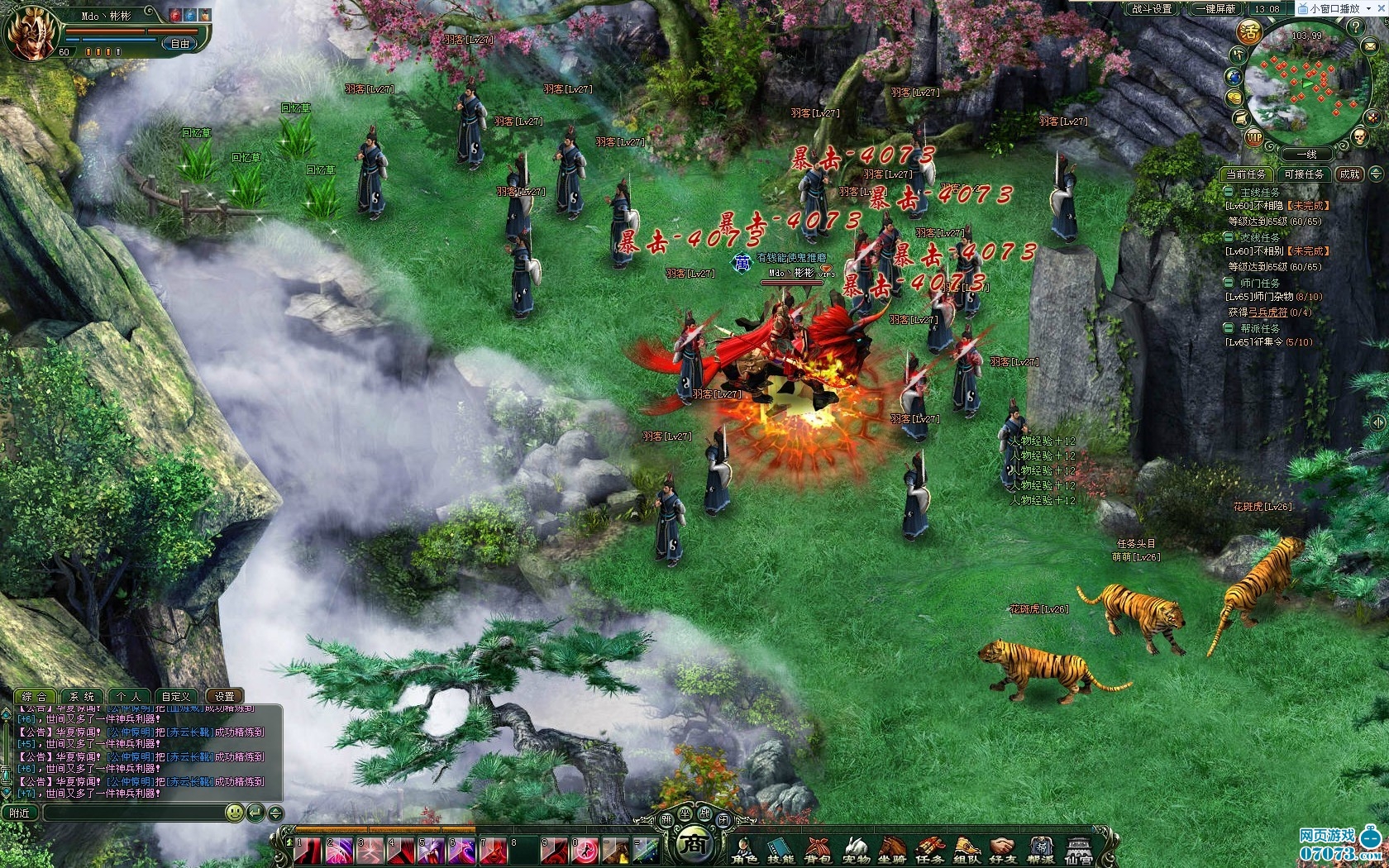This screenshot has height=868, width=1389.
Task: Switch chat to the 系统 system tab
Action: click(x=81, y=697)
